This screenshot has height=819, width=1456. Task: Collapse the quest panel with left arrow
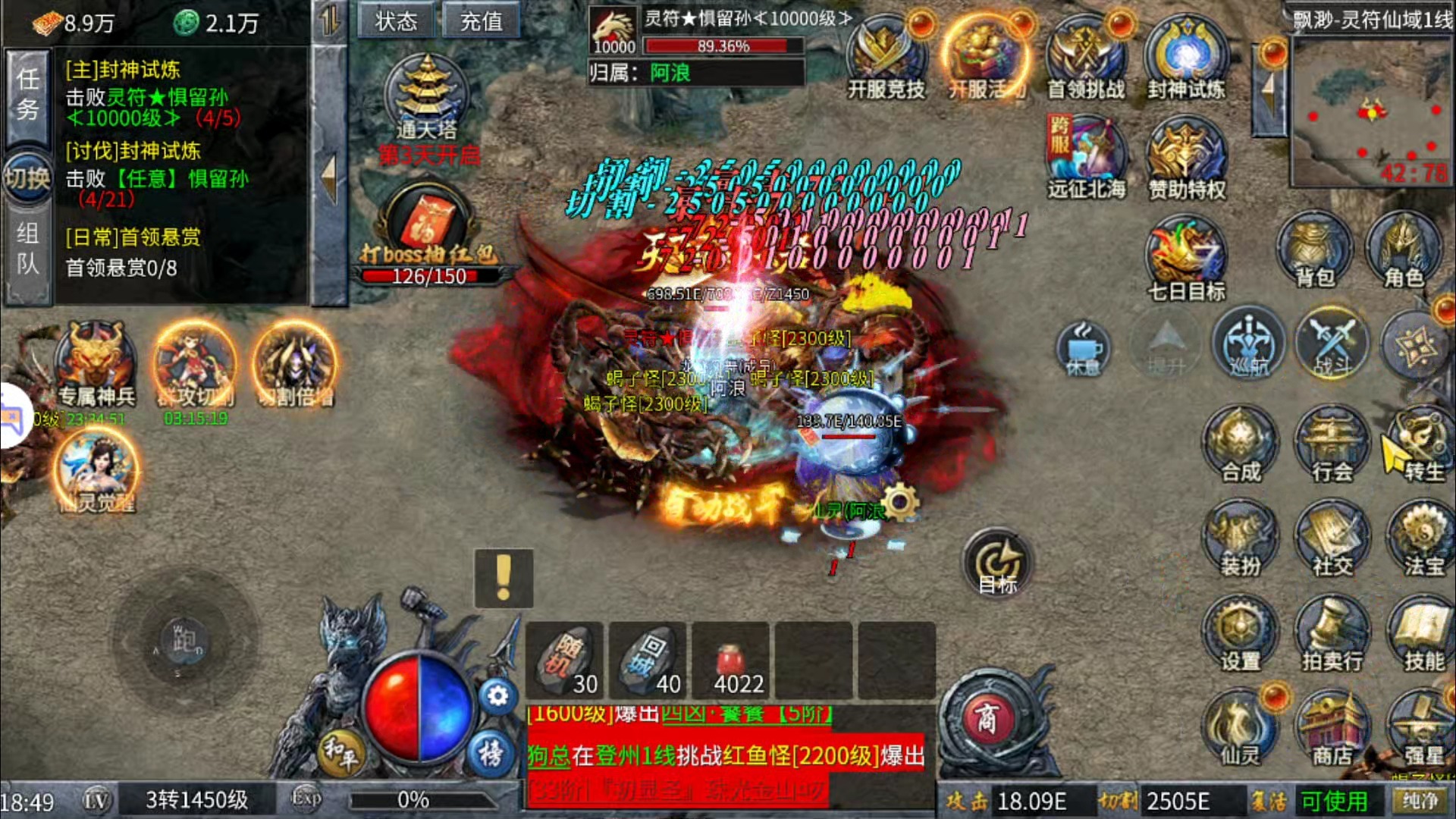[x=328, y=174]
